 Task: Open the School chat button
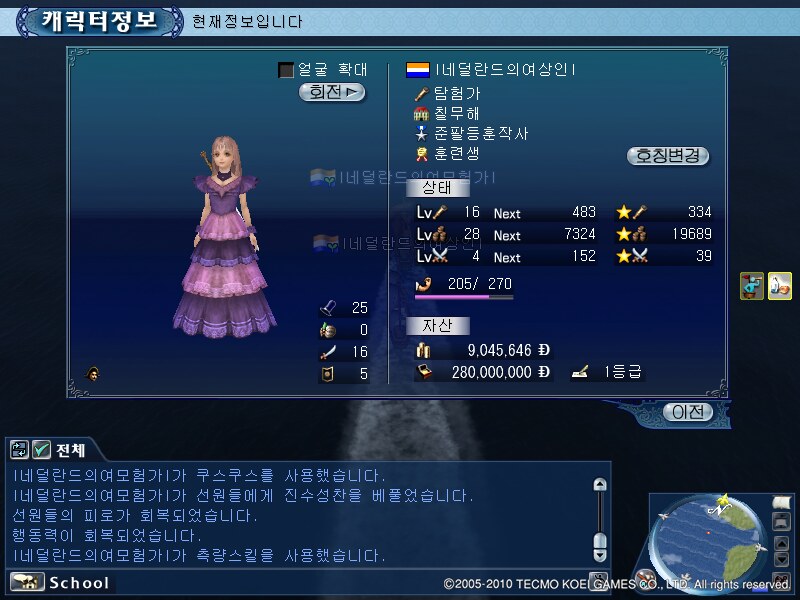pos(61,583)
